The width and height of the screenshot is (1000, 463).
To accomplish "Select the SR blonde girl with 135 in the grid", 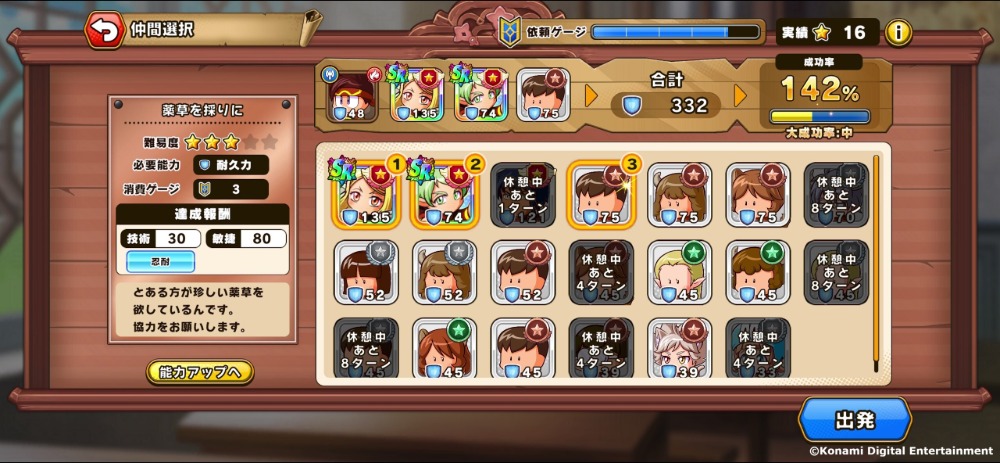I will [365, 194].
